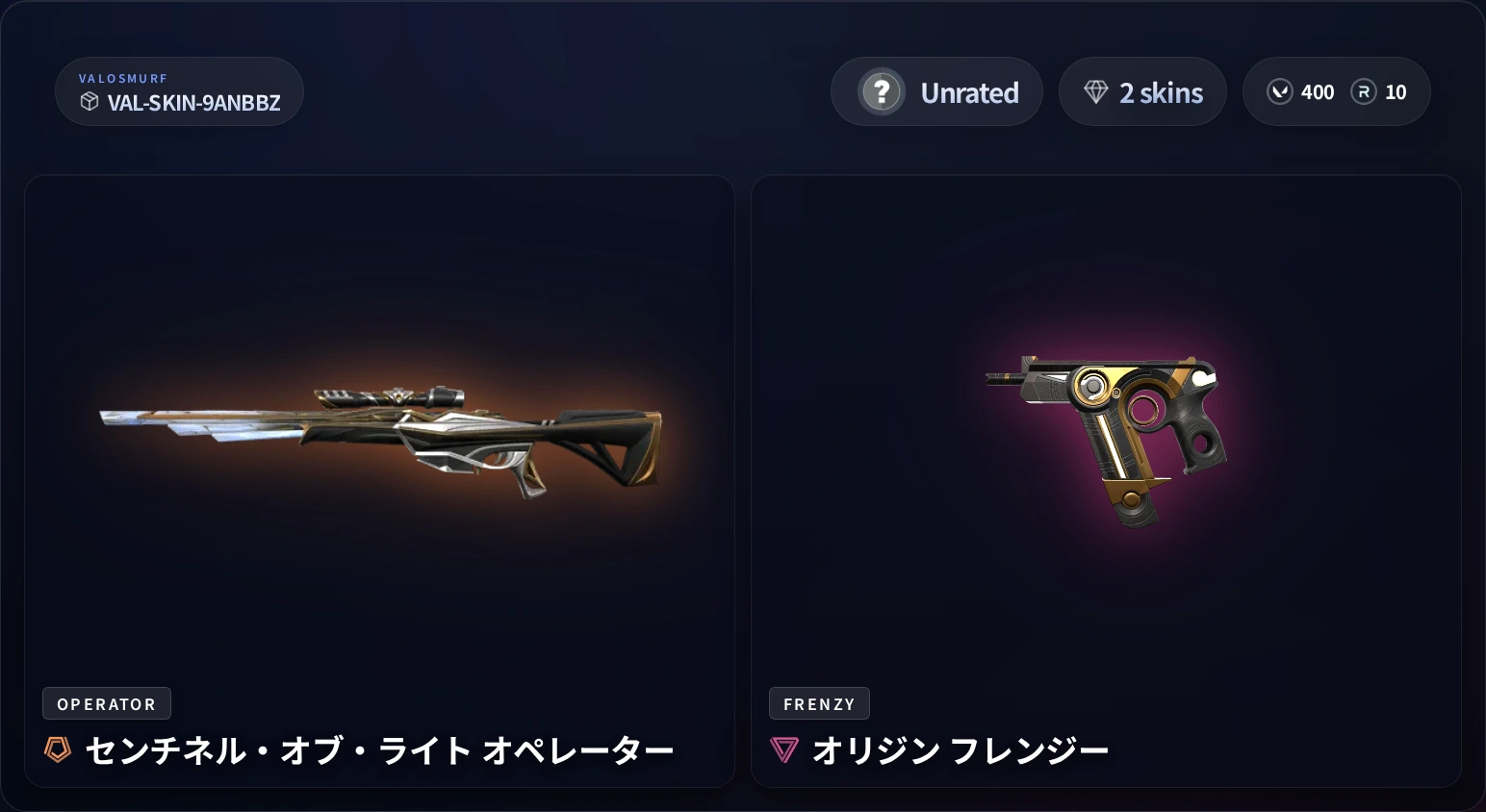The width and height of the screenshot is (1486, 812).
Task: Click the Valorant Points balance of 400
Action: coord(1317,91)
